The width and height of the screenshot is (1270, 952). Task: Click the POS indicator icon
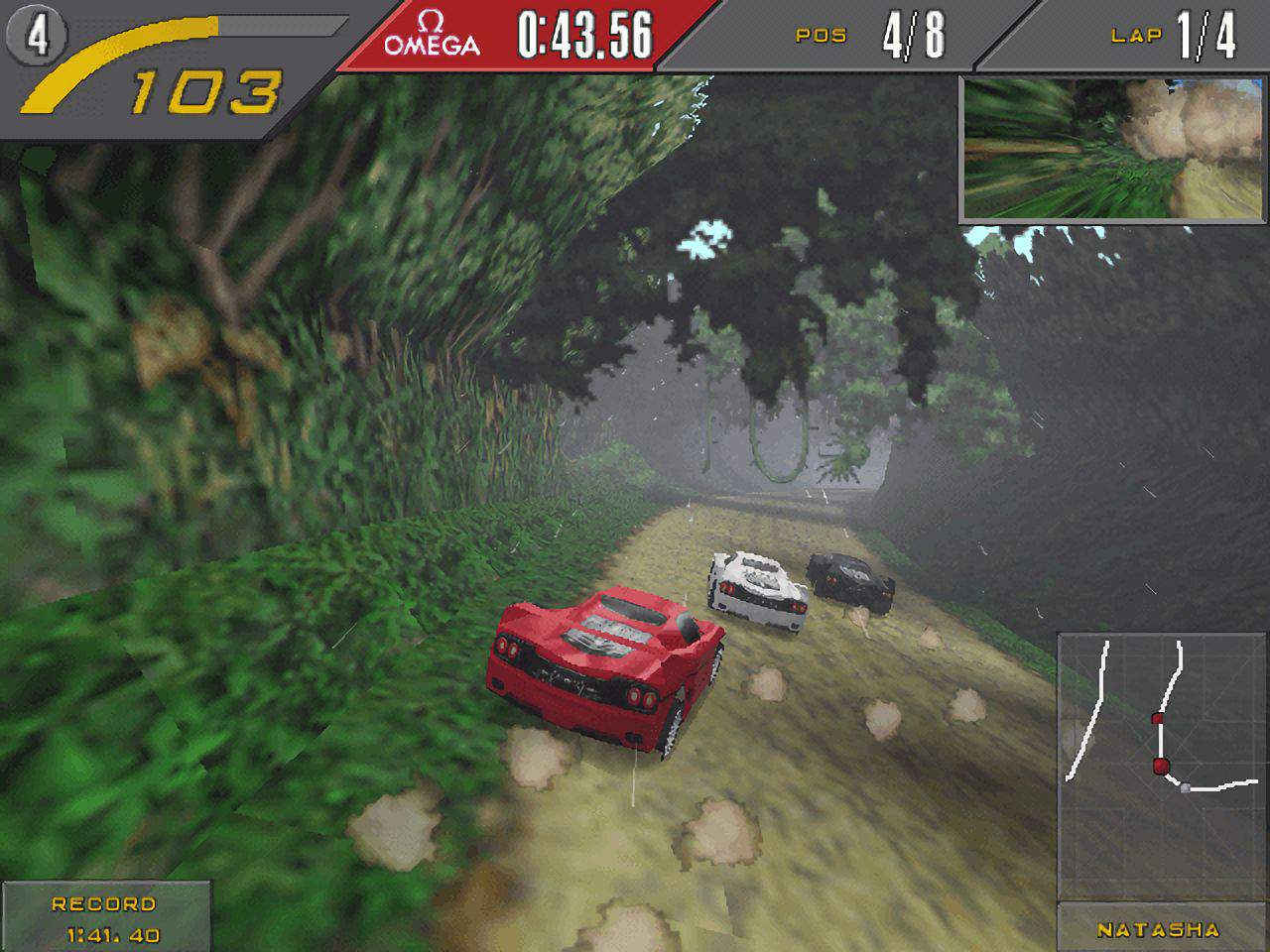pos(820,35)
